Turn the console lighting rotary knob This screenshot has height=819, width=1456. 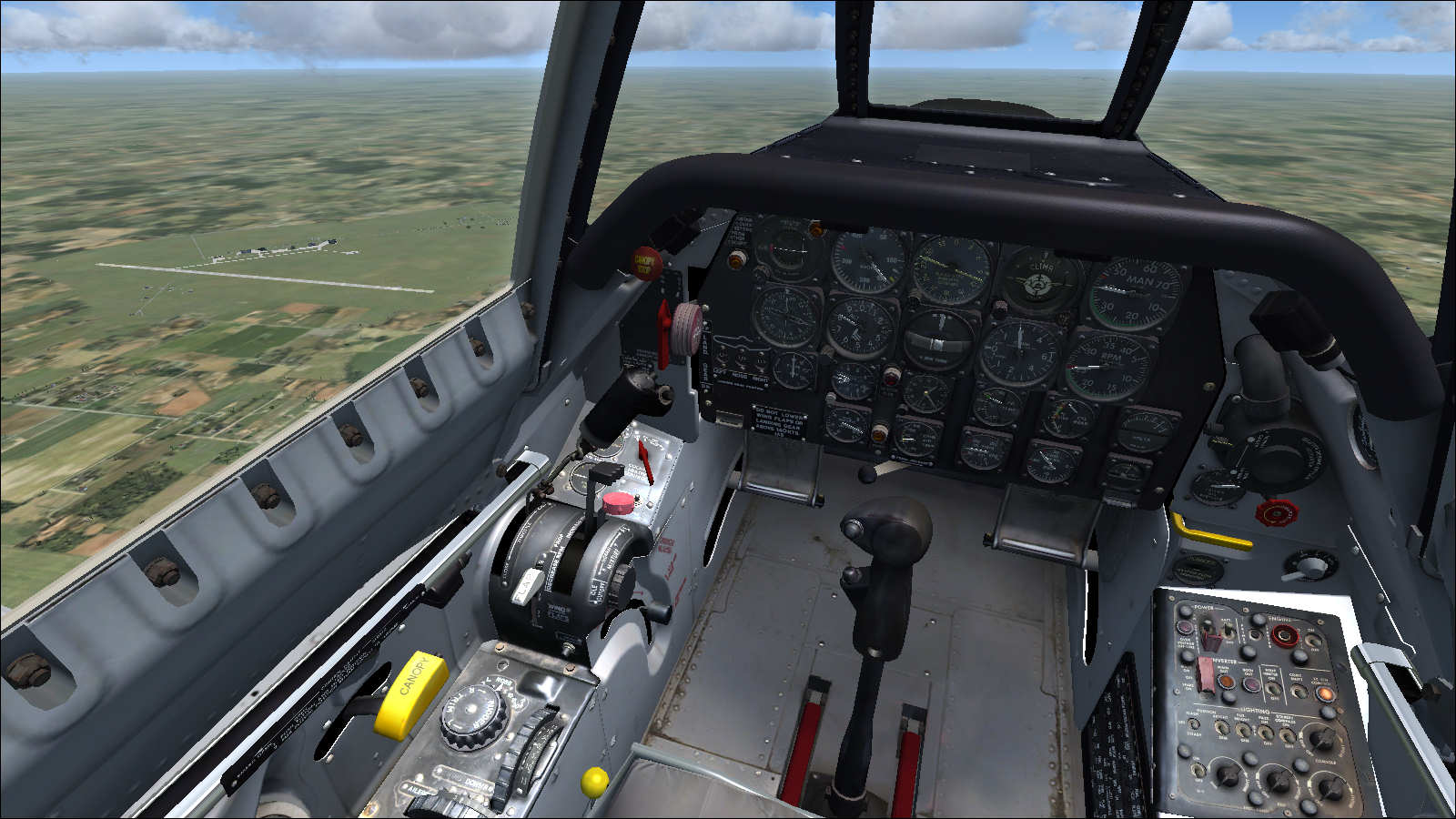point(1321,739)
